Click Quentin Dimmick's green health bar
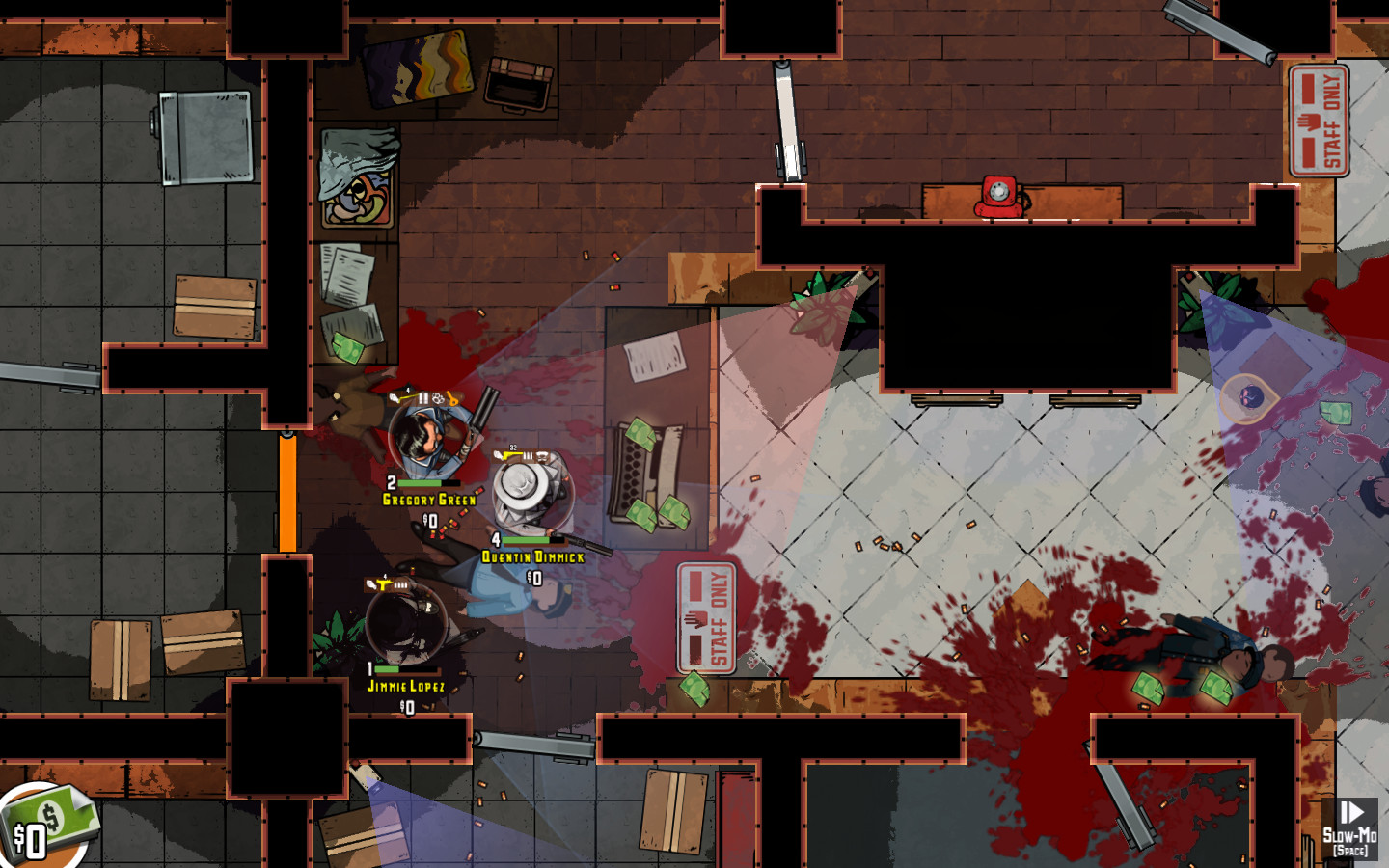This screenshot has height=868, width=1389. [525, 540]
